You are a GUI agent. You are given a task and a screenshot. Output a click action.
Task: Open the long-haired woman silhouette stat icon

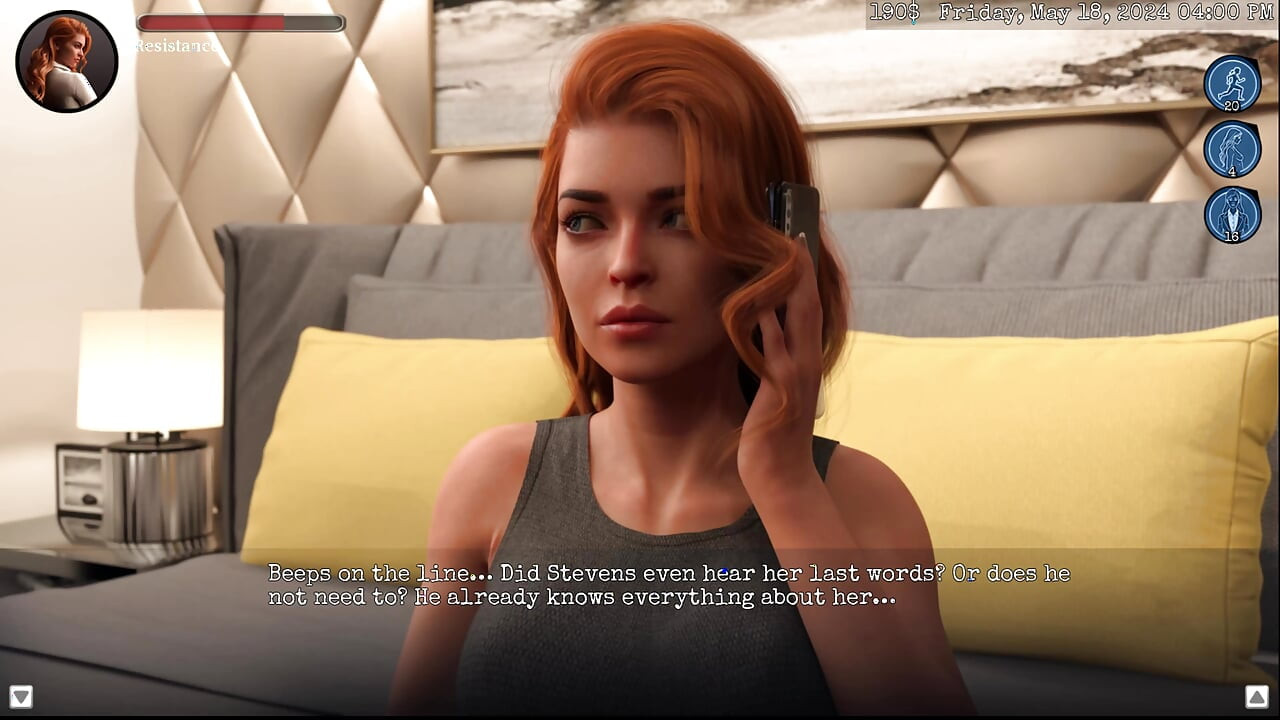coord(1232,149)
